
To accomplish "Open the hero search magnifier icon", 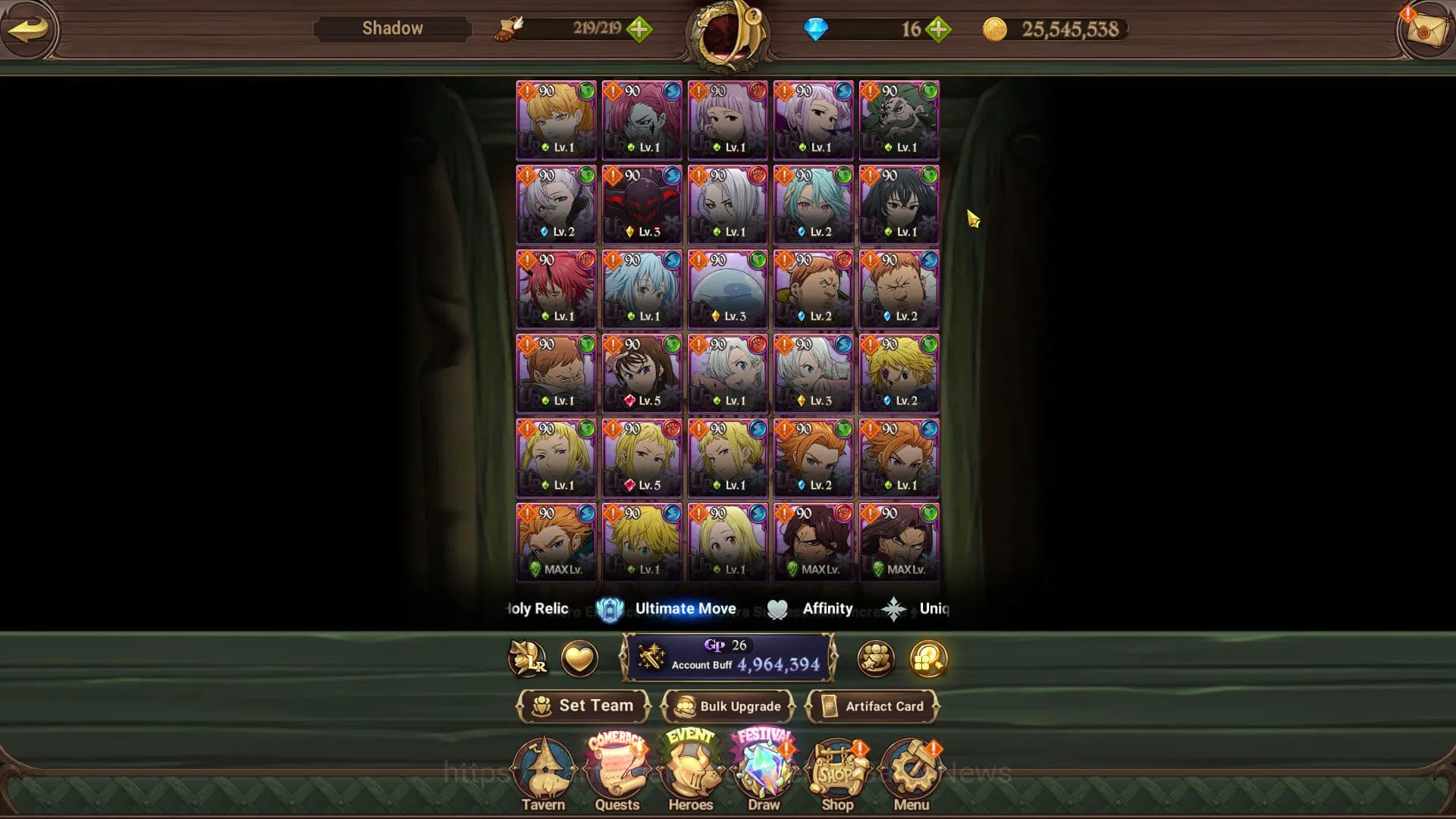I will [x=927, y=659].
